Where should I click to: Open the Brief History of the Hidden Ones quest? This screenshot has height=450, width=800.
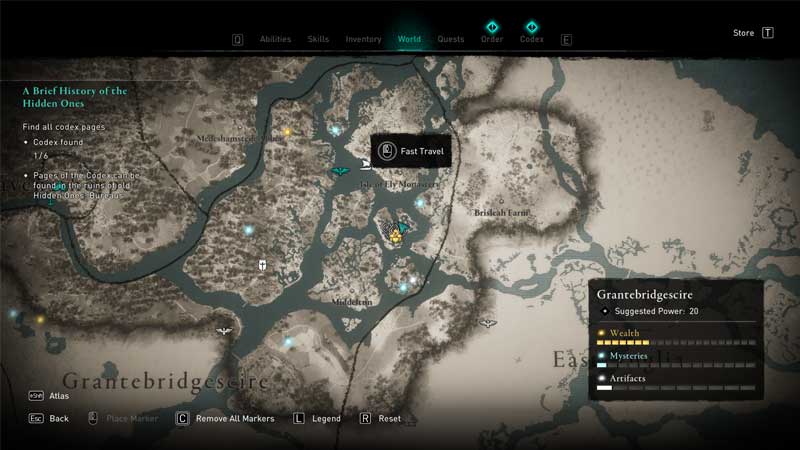(x=75, y=97)
